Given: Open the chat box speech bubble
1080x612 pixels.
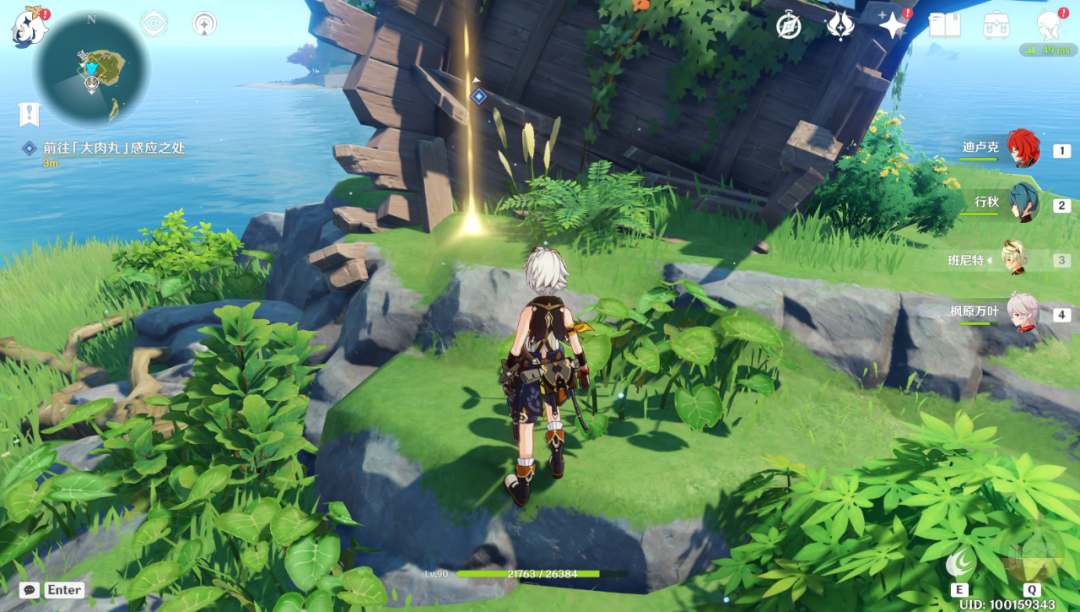Looking at the screenshot, I should click(30, 590).
